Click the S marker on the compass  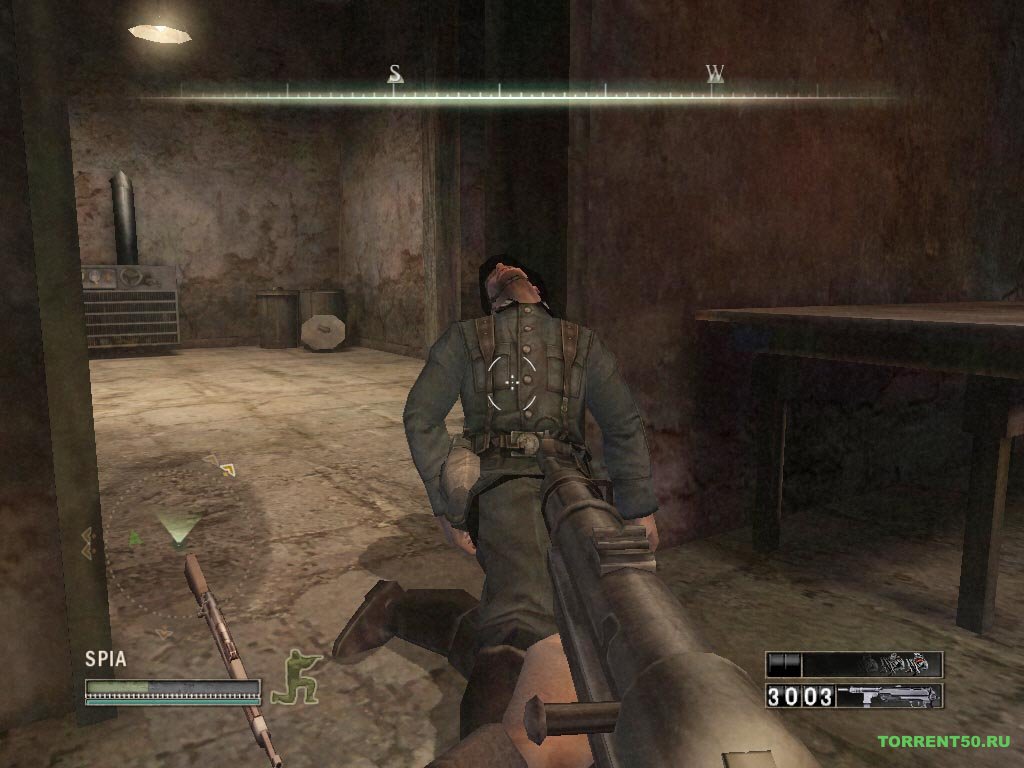[395, 74]
